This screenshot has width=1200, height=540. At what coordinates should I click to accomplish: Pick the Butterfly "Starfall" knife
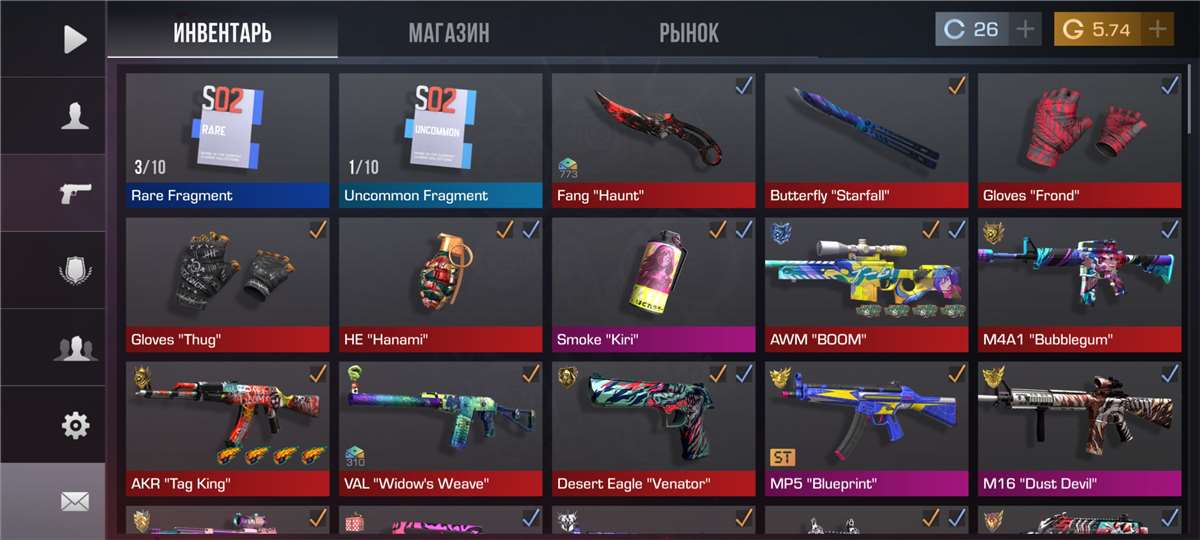866,140
